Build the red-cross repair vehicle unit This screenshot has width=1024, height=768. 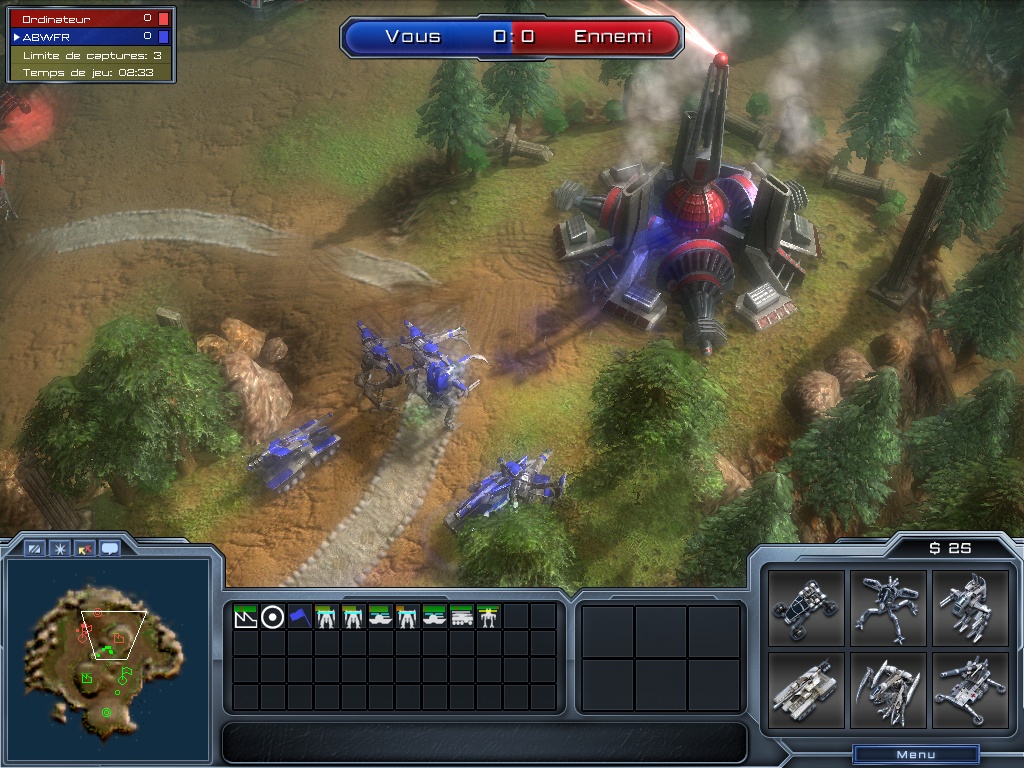(970, 690)
